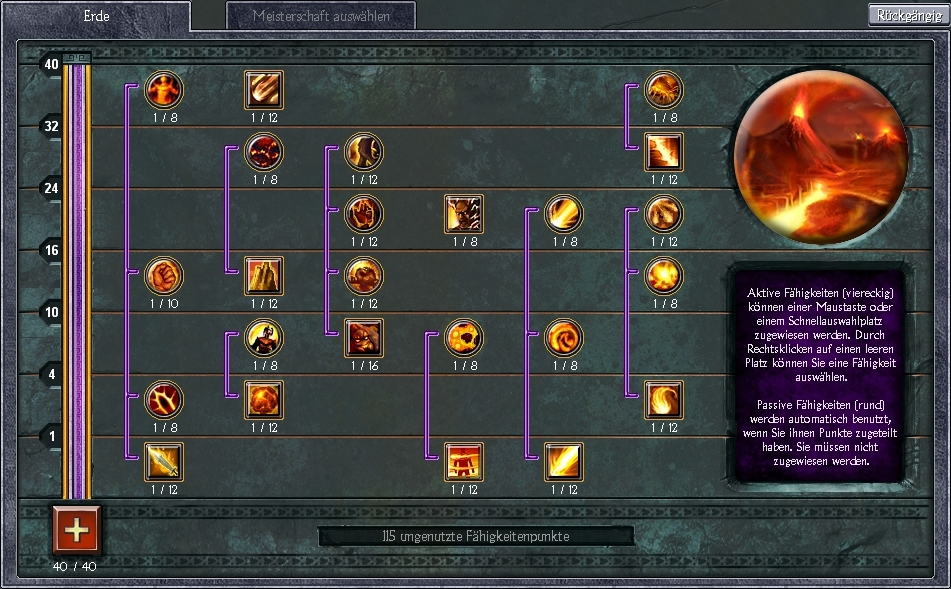Click the Rückgängig undo button
This screenshot has height=589, width=951.
908,15
